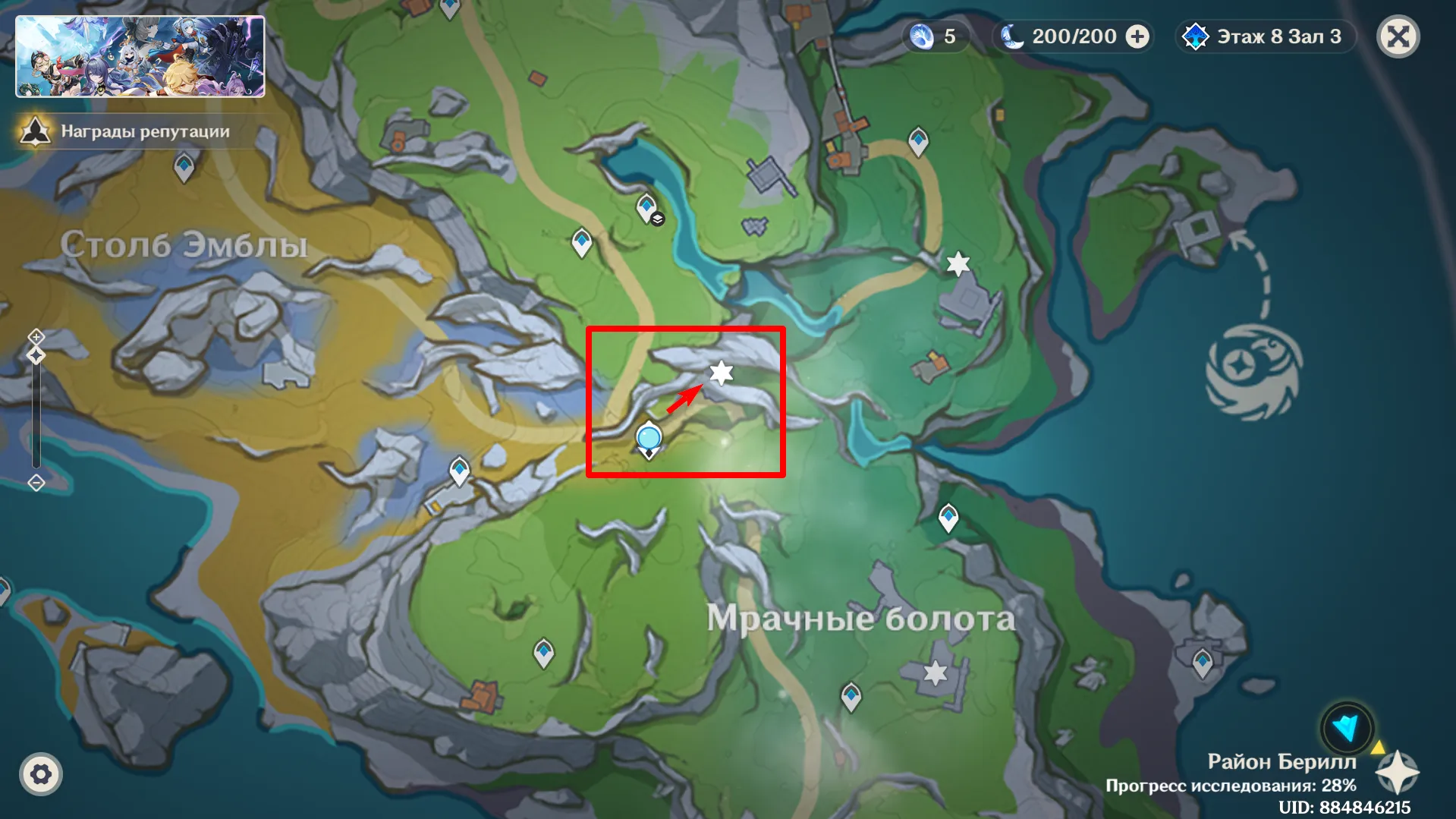Click the waypoint pin under the player circle
This screenshot has height=819, width=1456.
[x=648, y=453]
